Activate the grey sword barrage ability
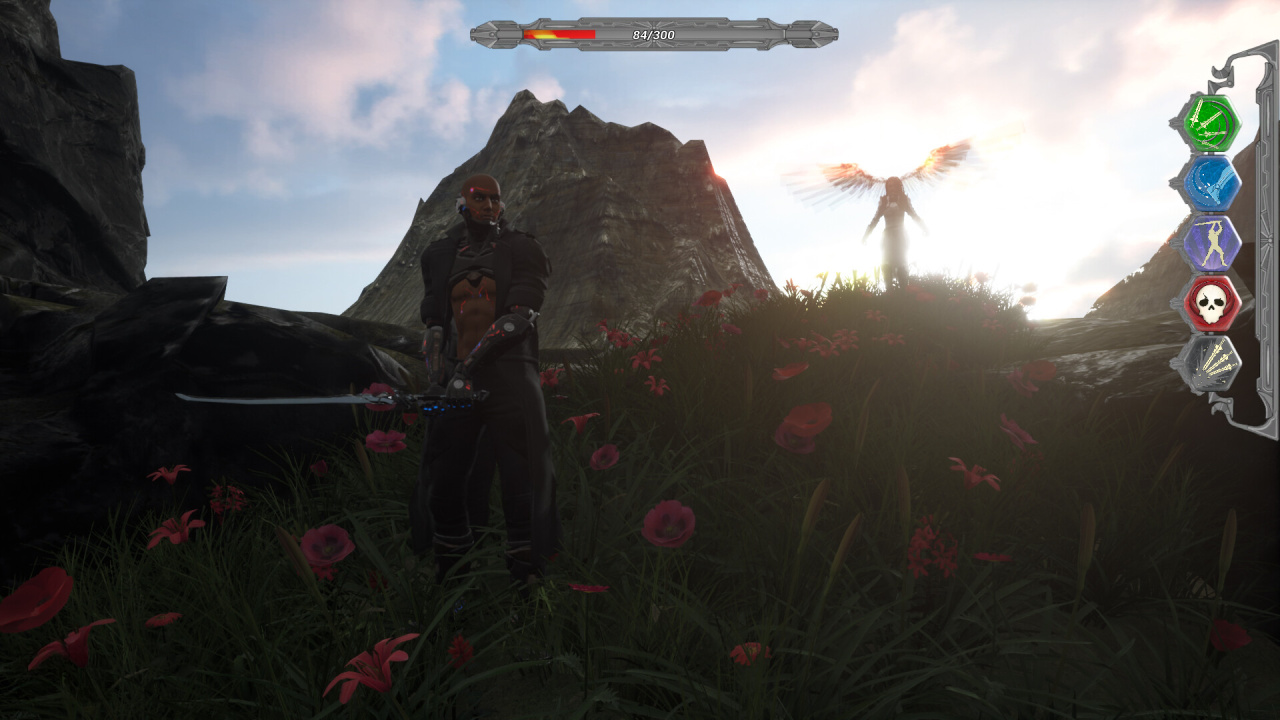The image size is (1280, 720). click(x=1211, y=363)
